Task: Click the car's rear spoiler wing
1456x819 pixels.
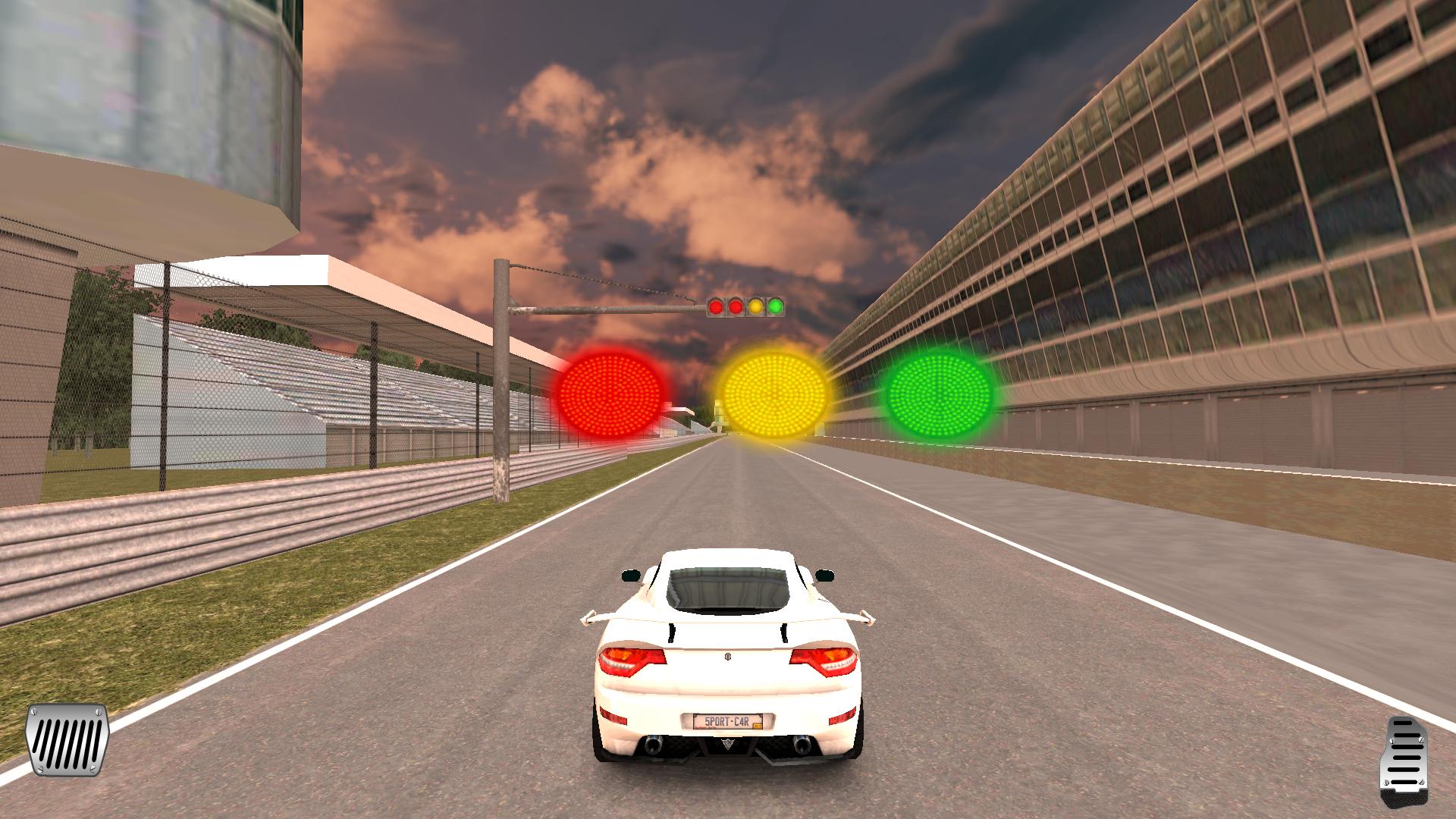Action: coord(726,618)
